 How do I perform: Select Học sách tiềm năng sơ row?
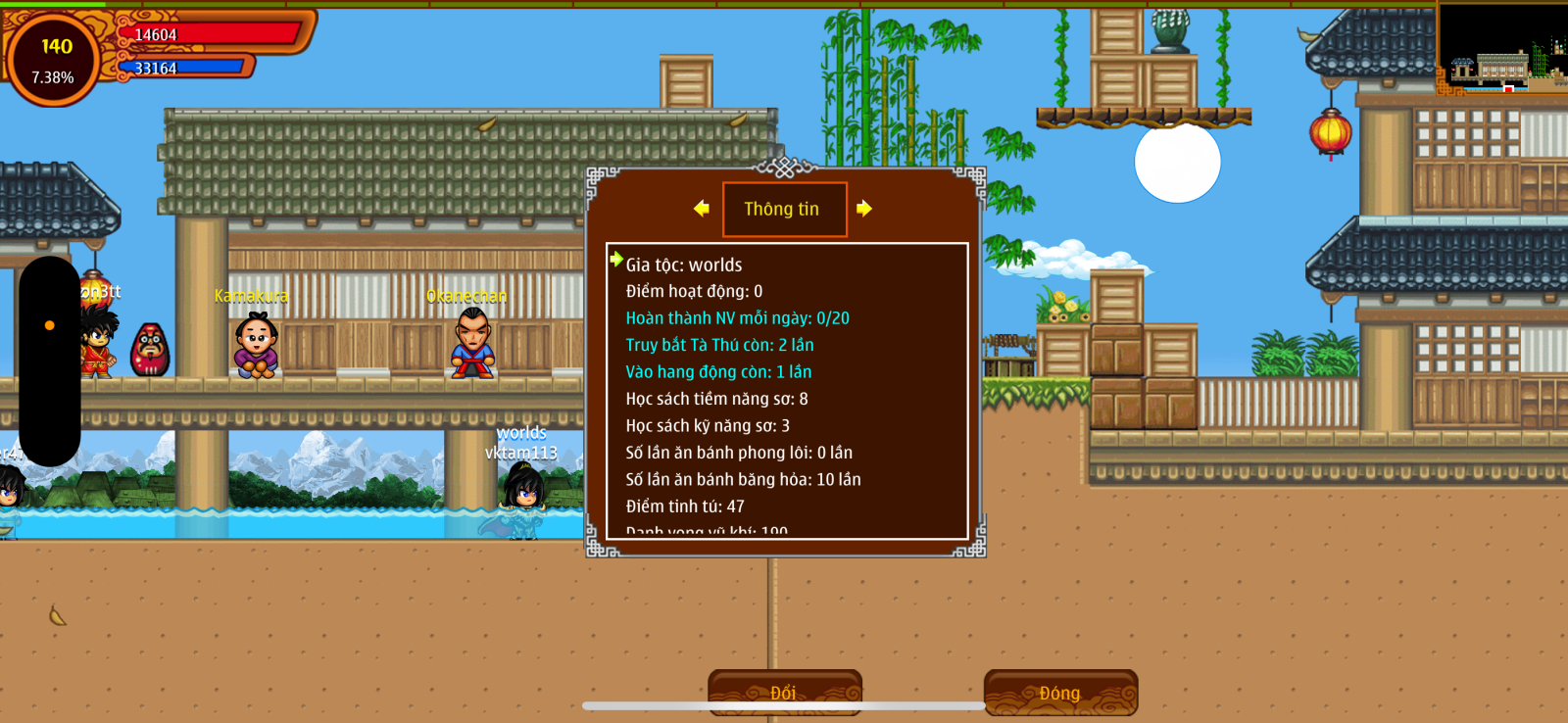point(716,399)
